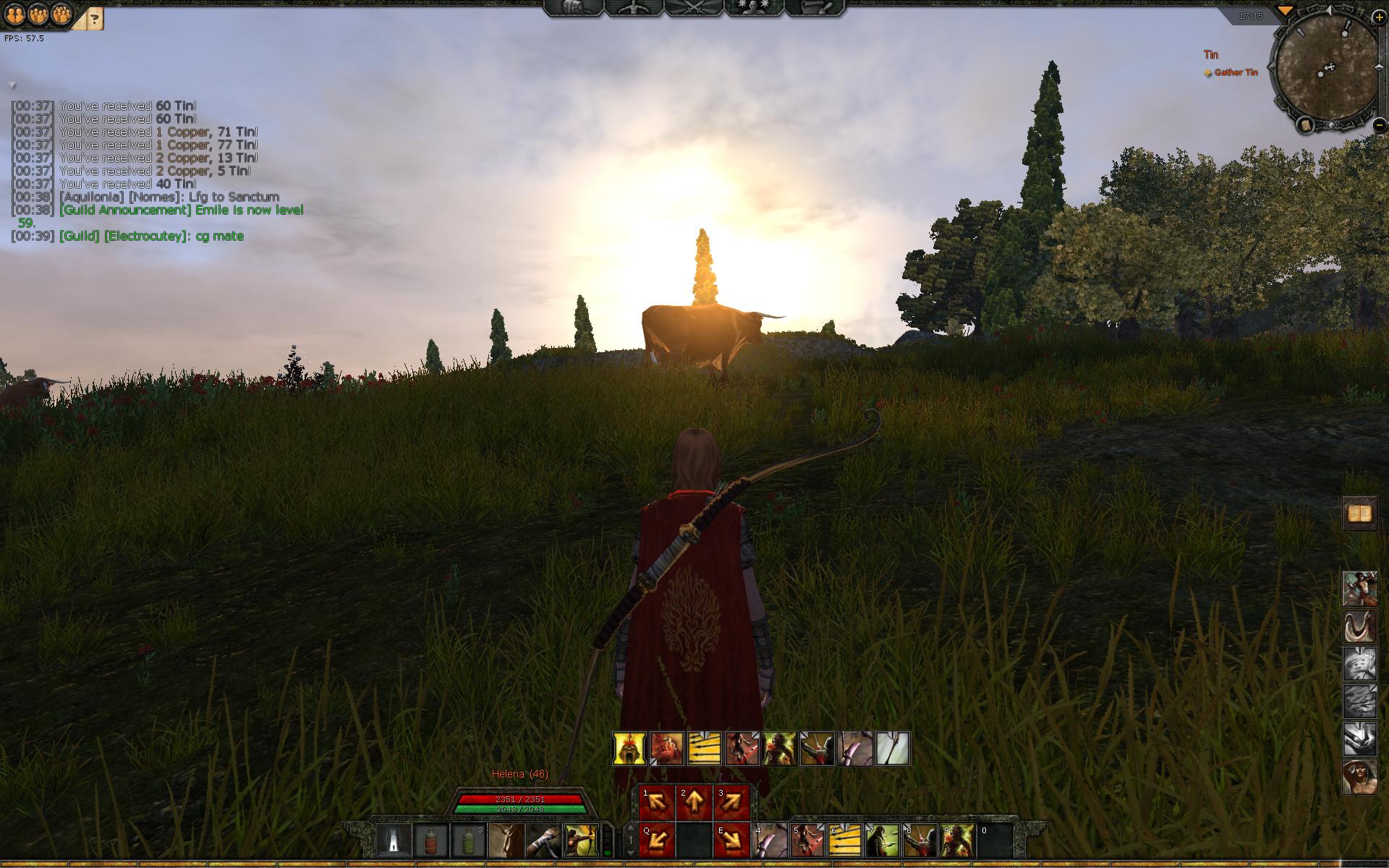Viewport: 1389px width, 868px height.
Task: Zoom out the minimap with the minus button
Action: click(x=1380, y=124)
